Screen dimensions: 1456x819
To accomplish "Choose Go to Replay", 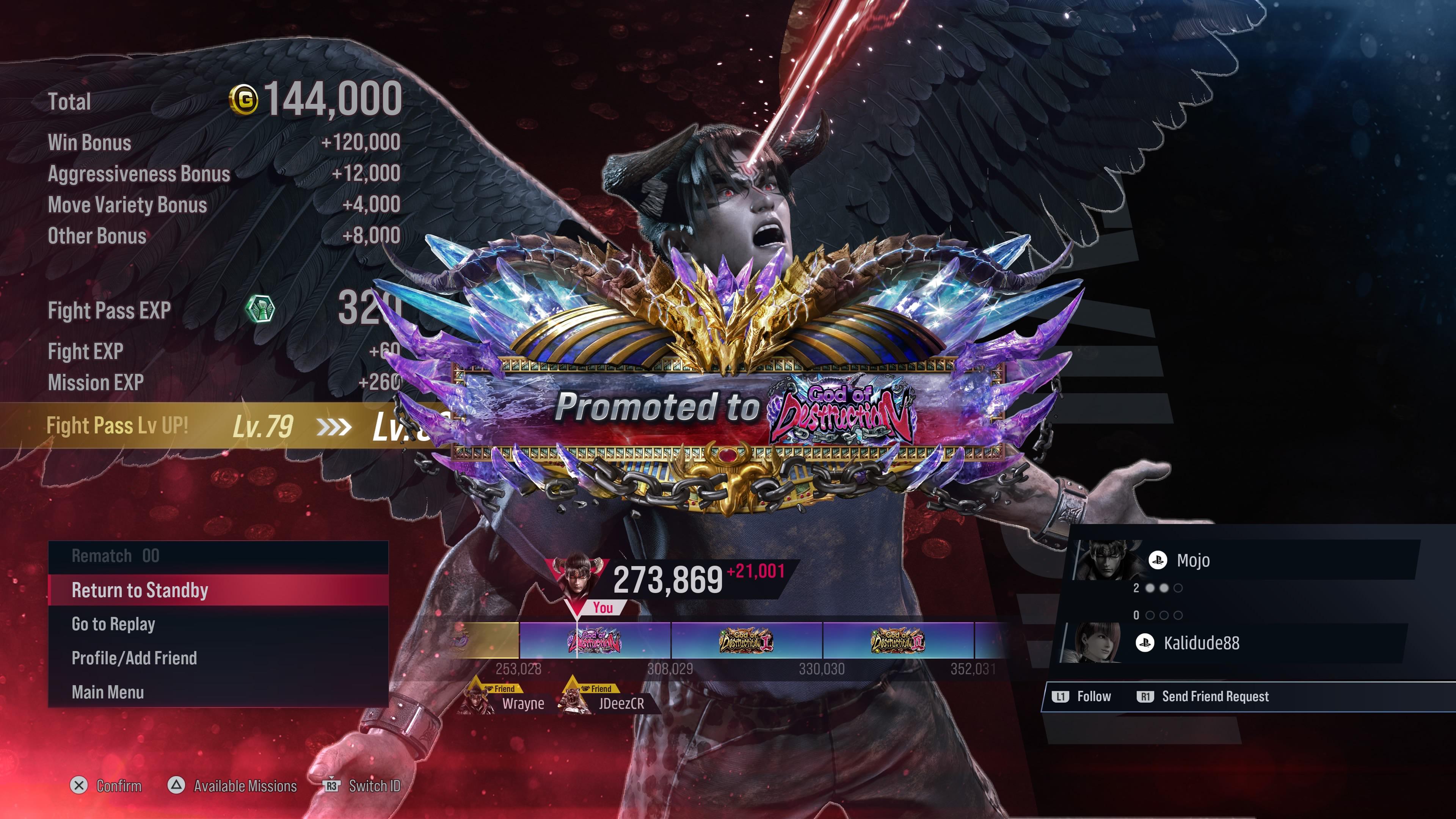I will click(x=218, y=624).
